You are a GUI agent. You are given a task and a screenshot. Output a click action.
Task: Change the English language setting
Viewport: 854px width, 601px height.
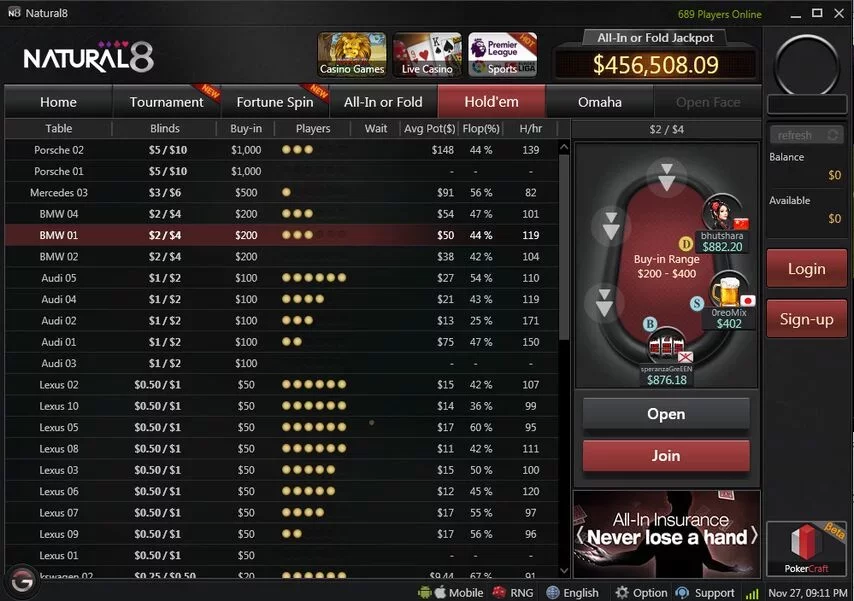(572, 593)
